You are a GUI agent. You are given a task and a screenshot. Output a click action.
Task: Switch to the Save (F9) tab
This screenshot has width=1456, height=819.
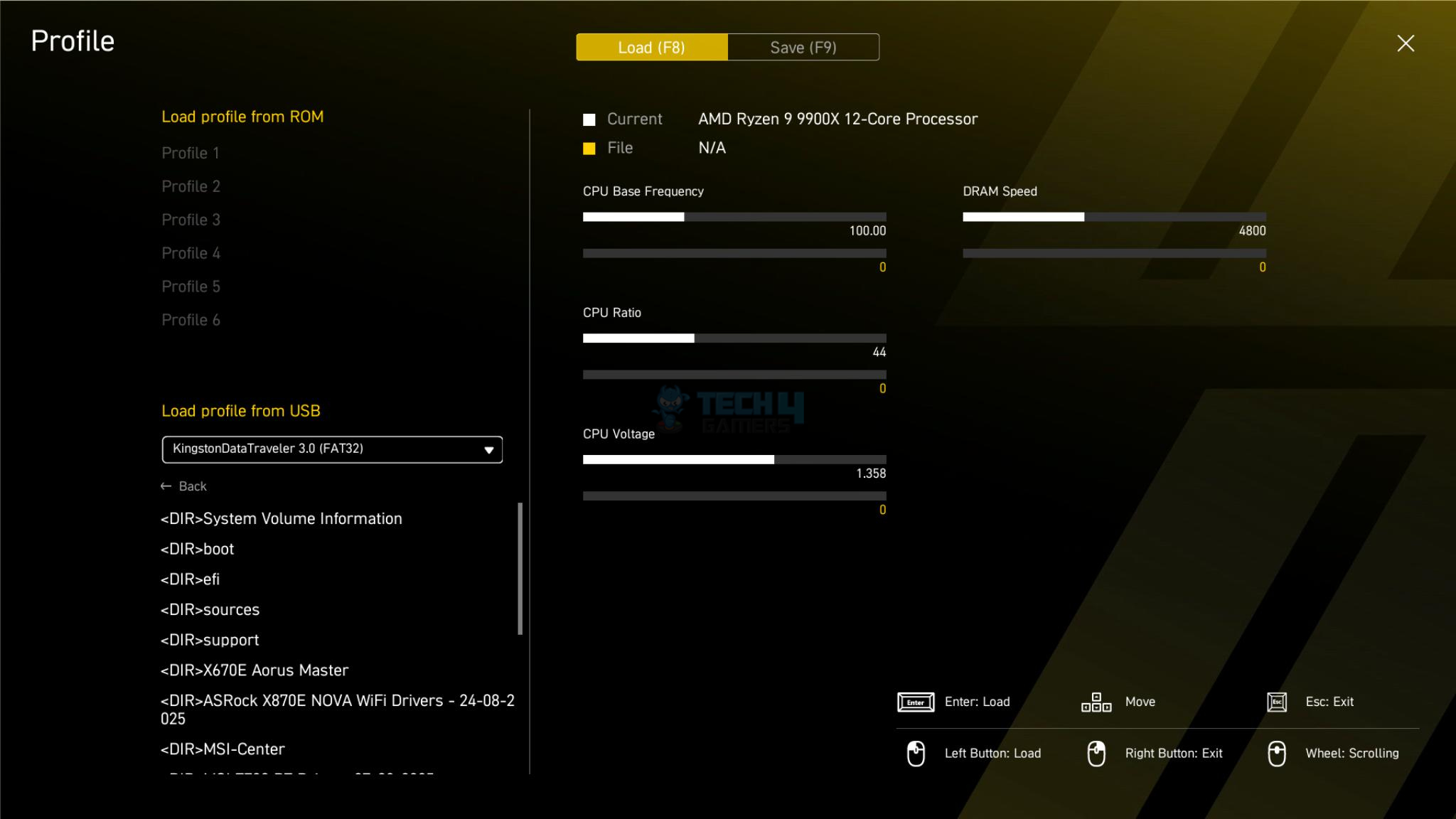[803, 48]
